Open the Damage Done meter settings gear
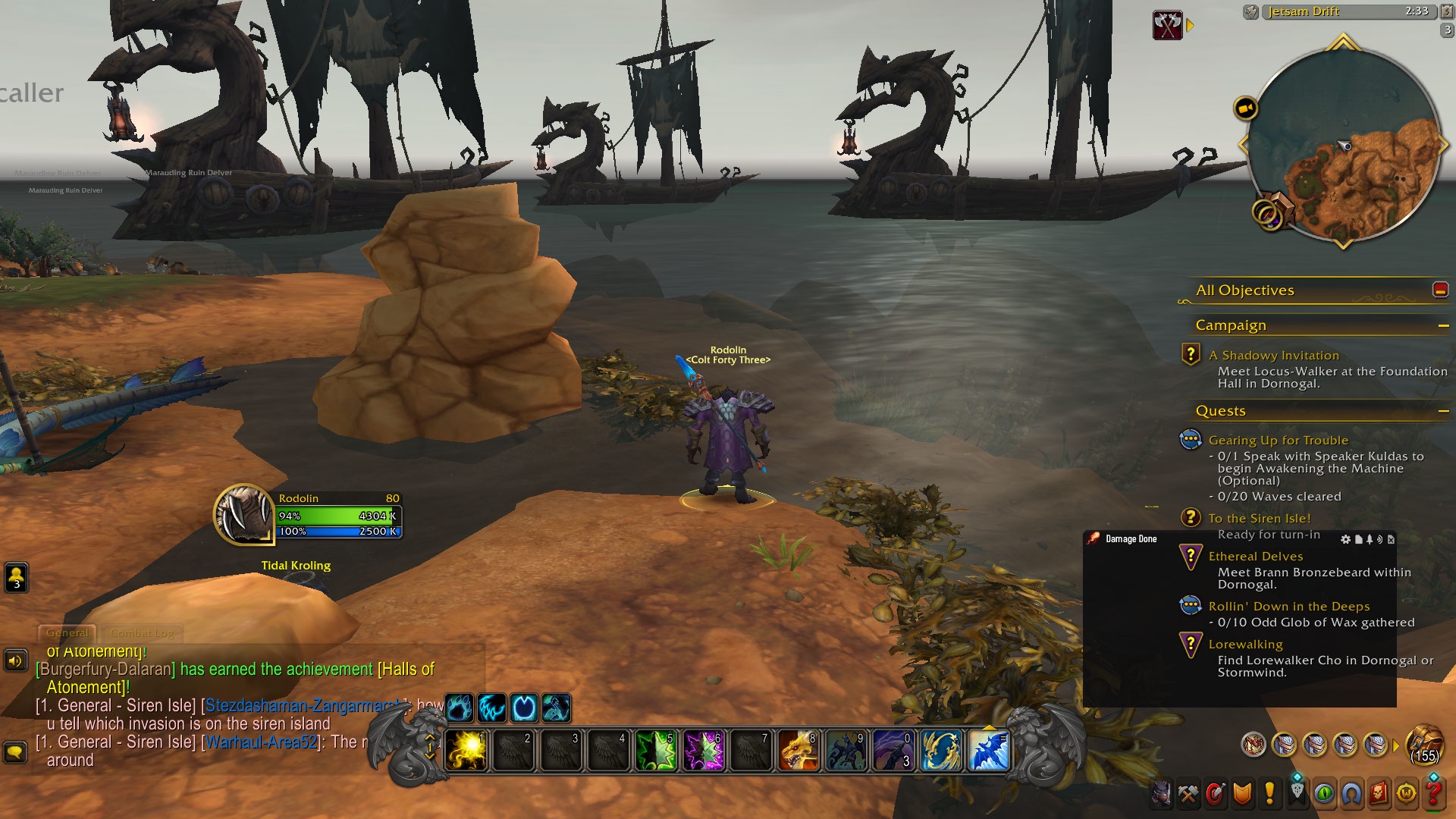 tap(1345, 539)
